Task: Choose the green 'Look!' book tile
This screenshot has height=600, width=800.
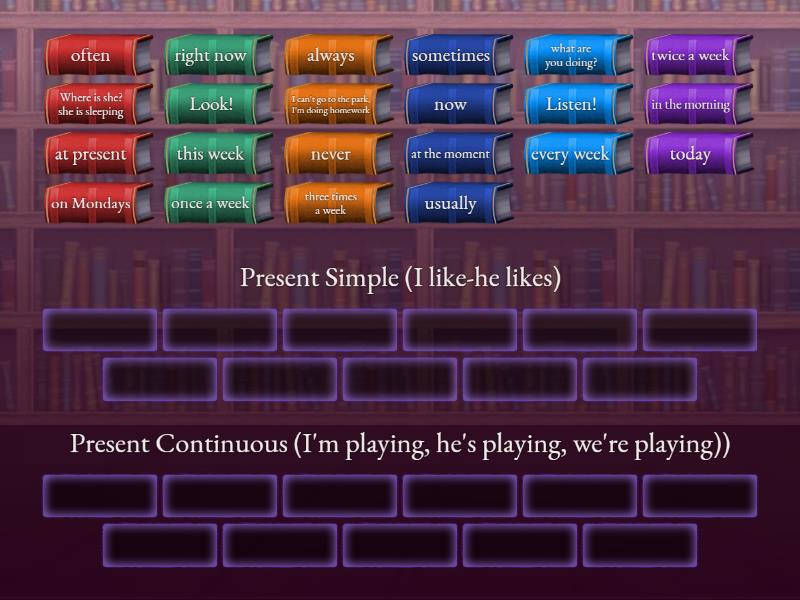Action: 211,105
